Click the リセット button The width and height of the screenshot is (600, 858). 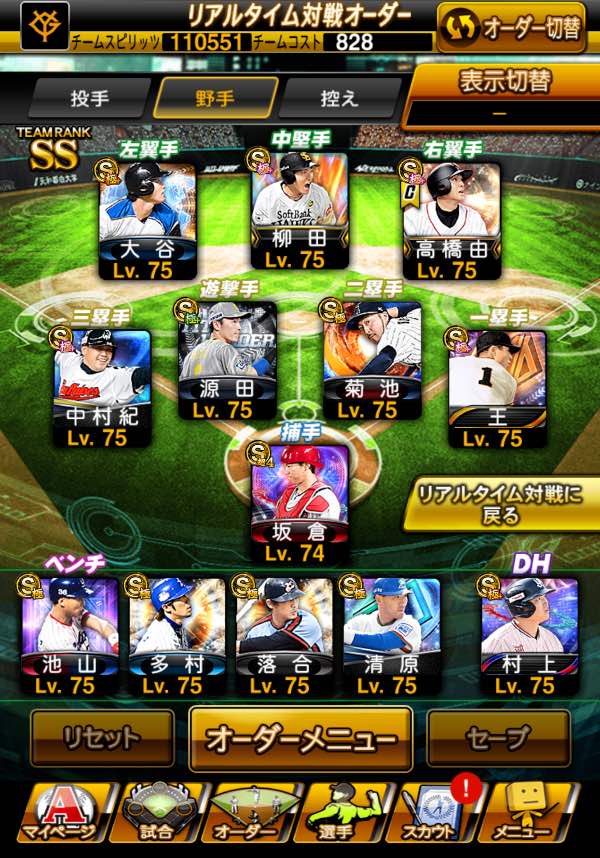pos(101,739)
